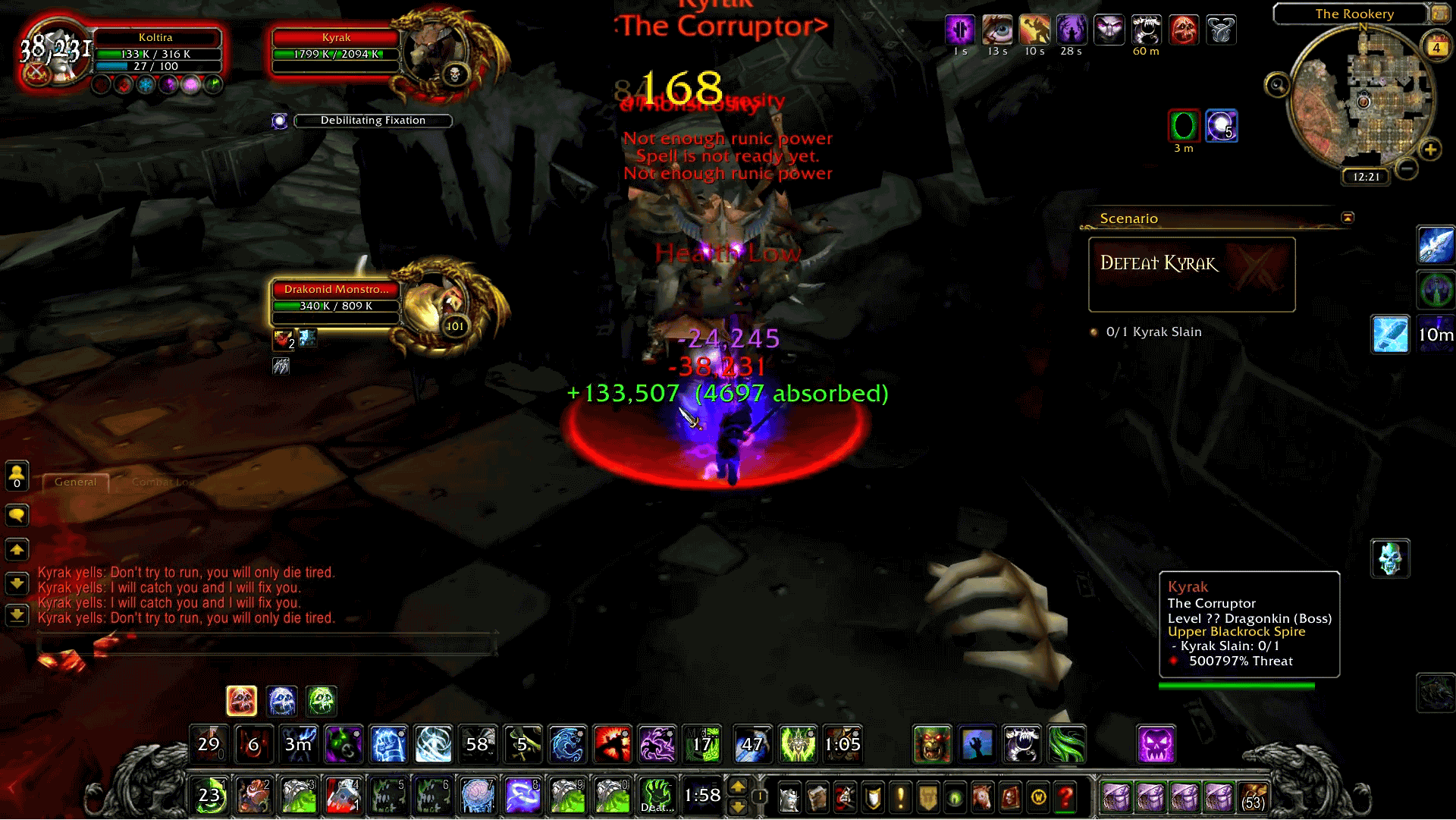Screen dimensions: 1456x820
Task: Cast the purple skull ability
Action: coord(1156,744)
